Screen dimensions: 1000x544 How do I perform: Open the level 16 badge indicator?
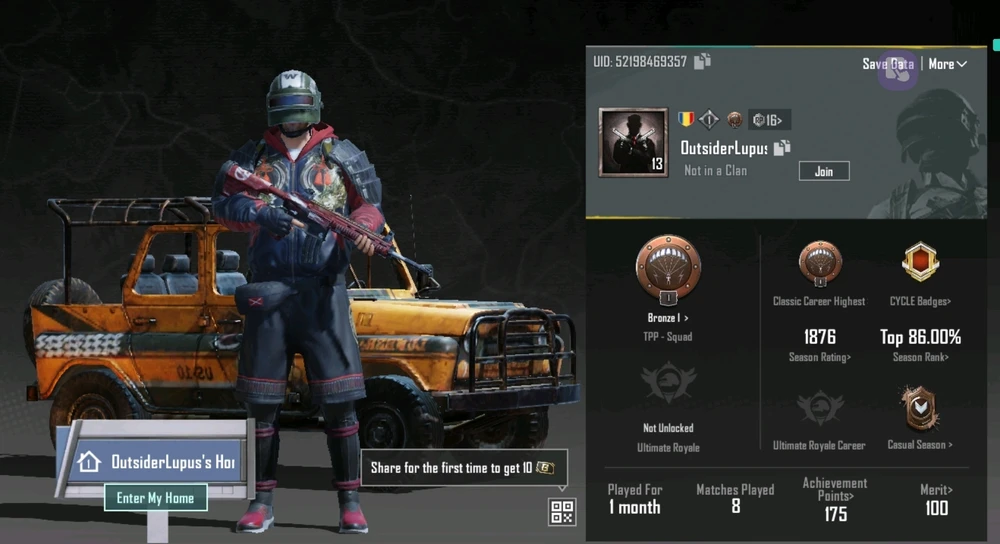[x=770, y=120]
